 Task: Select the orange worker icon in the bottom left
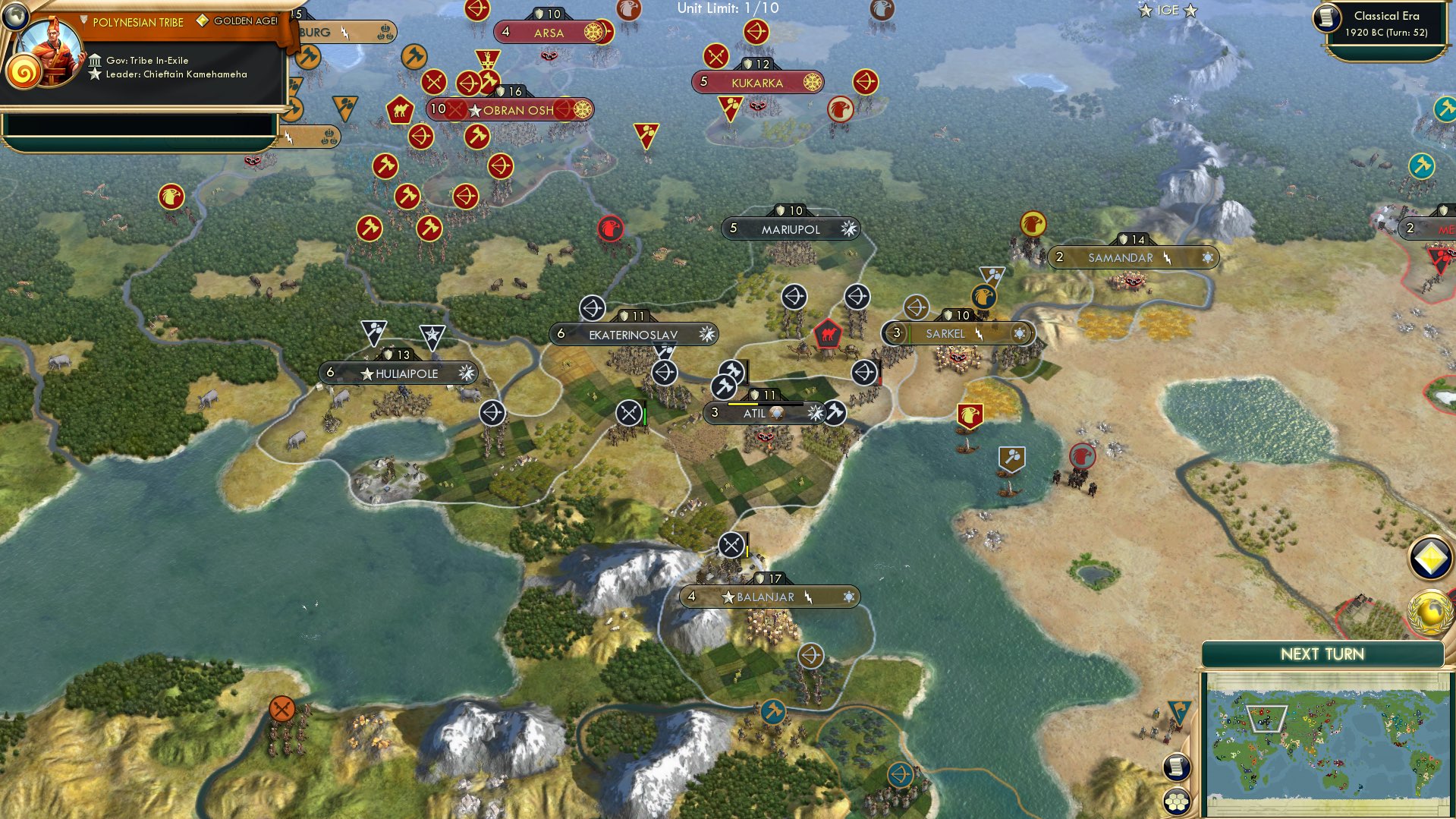click(x=281, y=710)
